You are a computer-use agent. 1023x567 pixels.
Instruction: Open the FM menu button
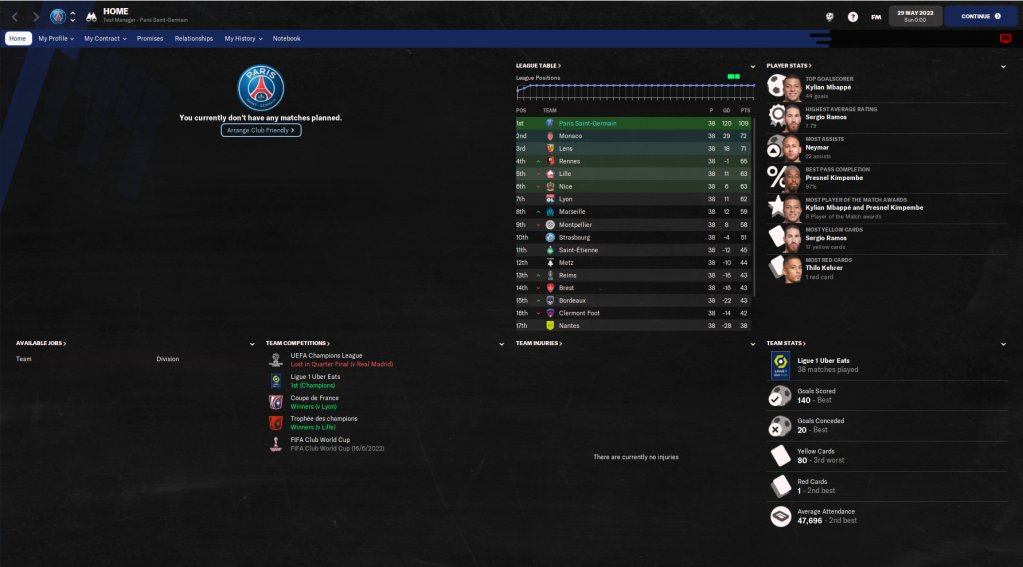[876, 16]
